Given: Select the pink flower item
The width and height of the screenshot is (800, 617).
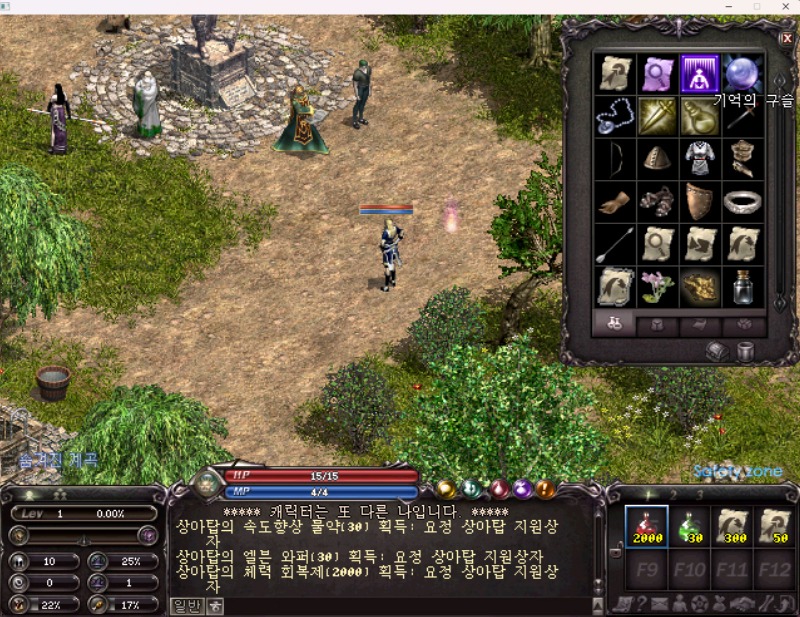Looking at the screenshot, I should coord(657,287).
